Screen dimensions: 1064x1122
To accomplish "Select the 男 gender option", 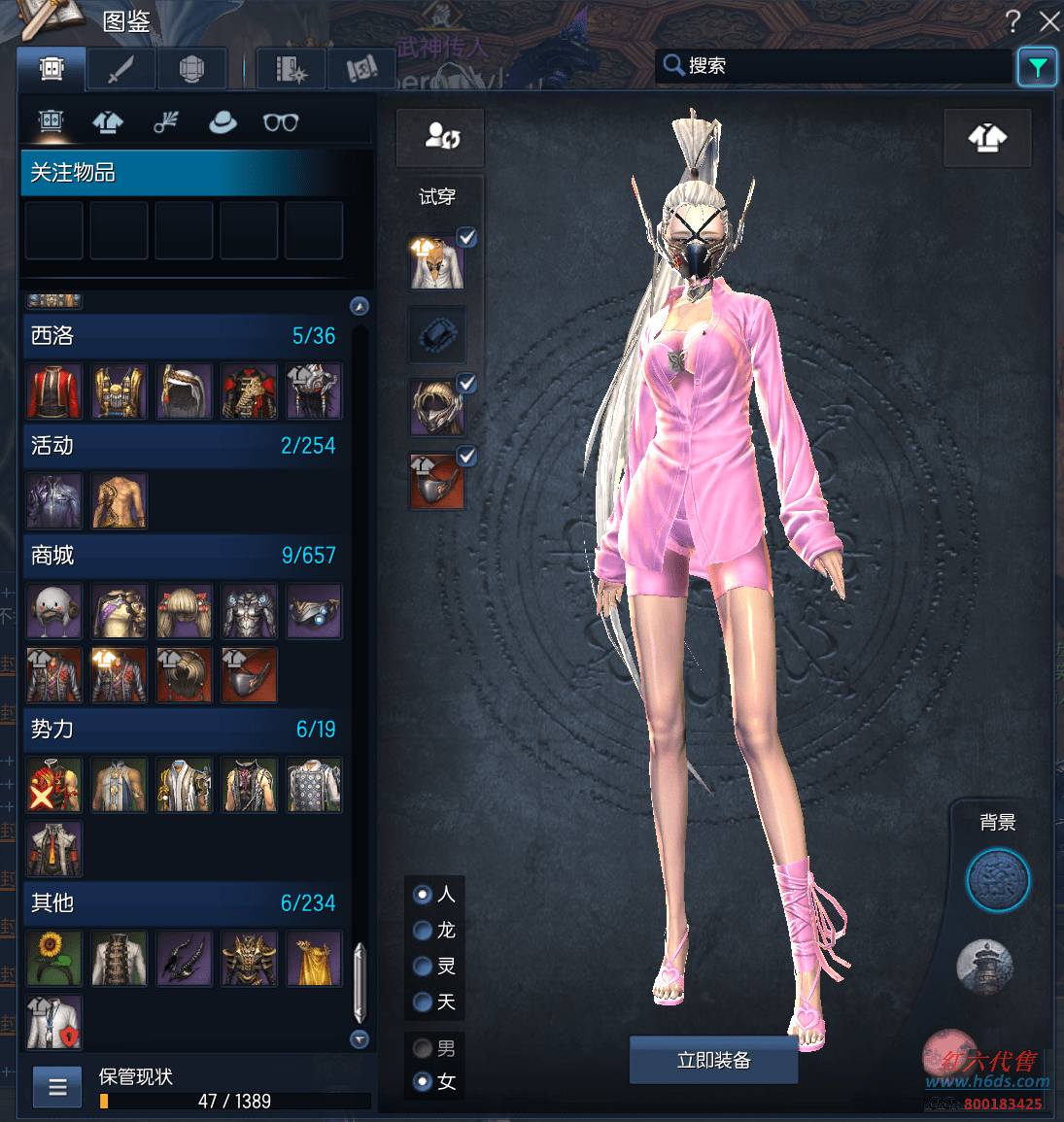I will 423,1048.
